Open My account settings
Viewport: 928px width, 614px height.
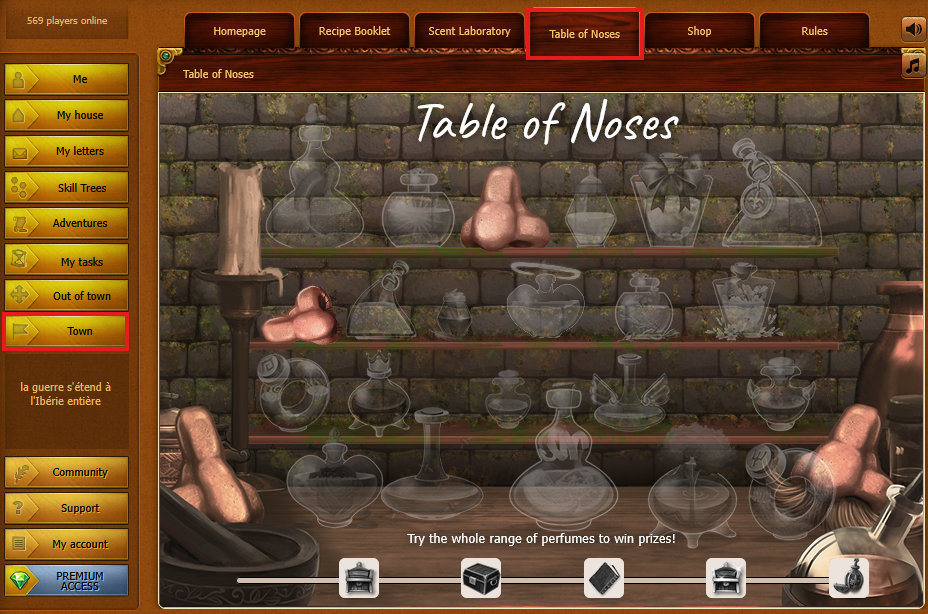67,544
